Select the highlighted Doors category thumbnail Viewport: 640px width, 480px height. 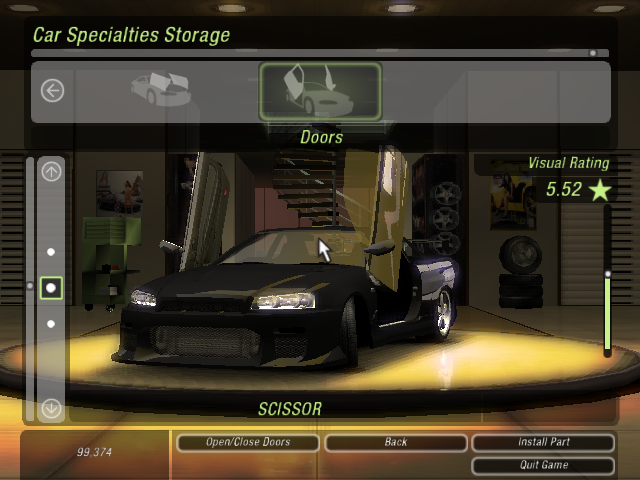(320, 91)
